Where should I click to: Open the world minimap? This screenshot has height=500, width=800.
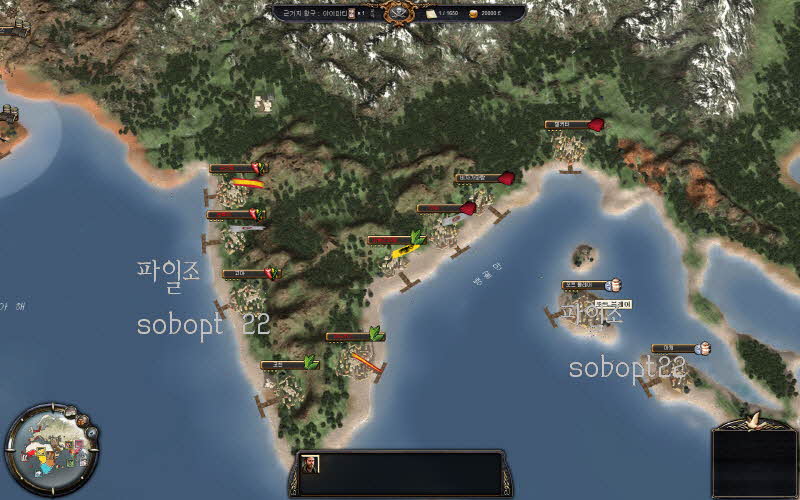pyautogui.click(x=52, y=449)
